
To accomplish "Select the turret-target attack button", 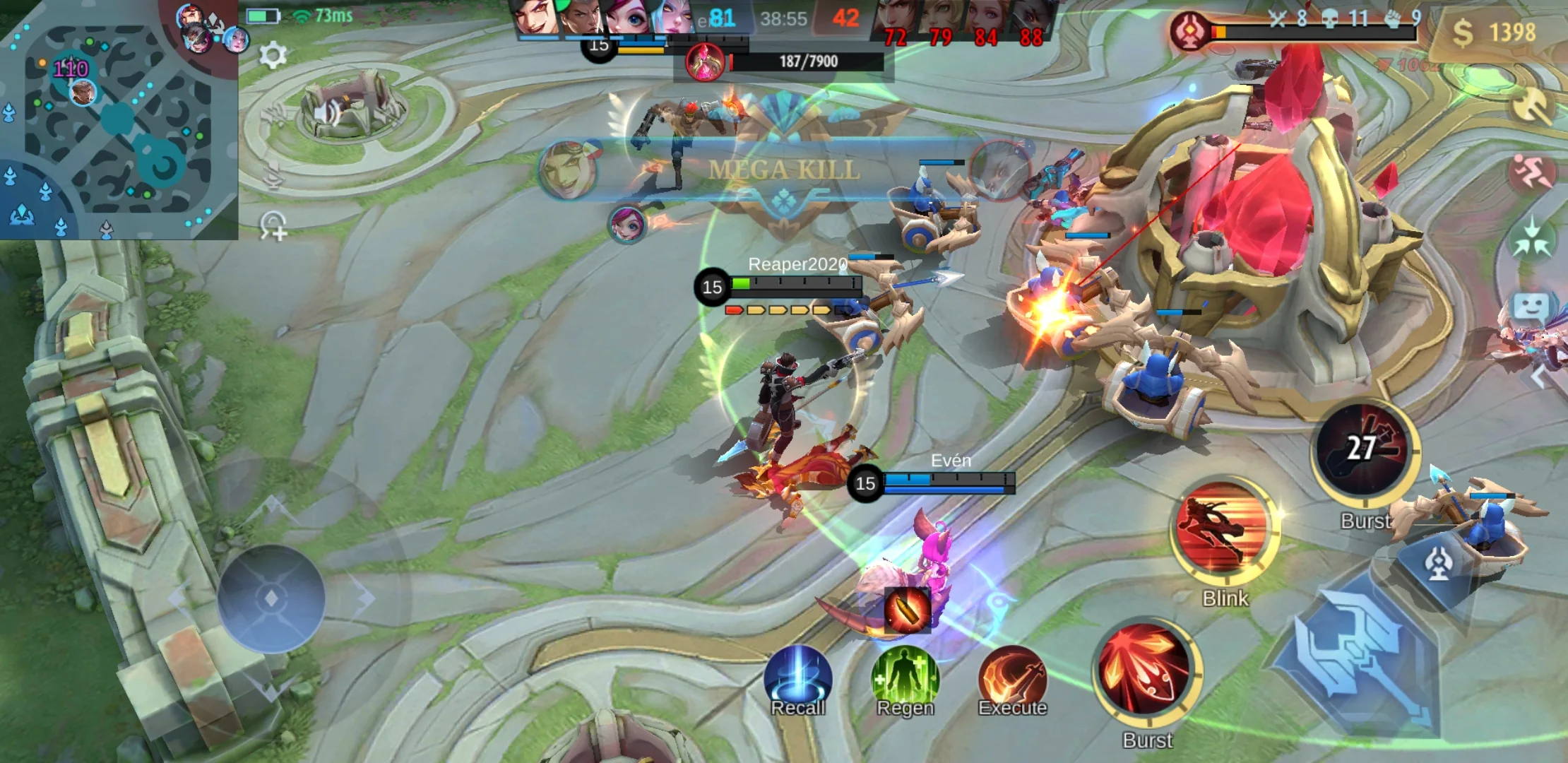I will coord(1437,563).
